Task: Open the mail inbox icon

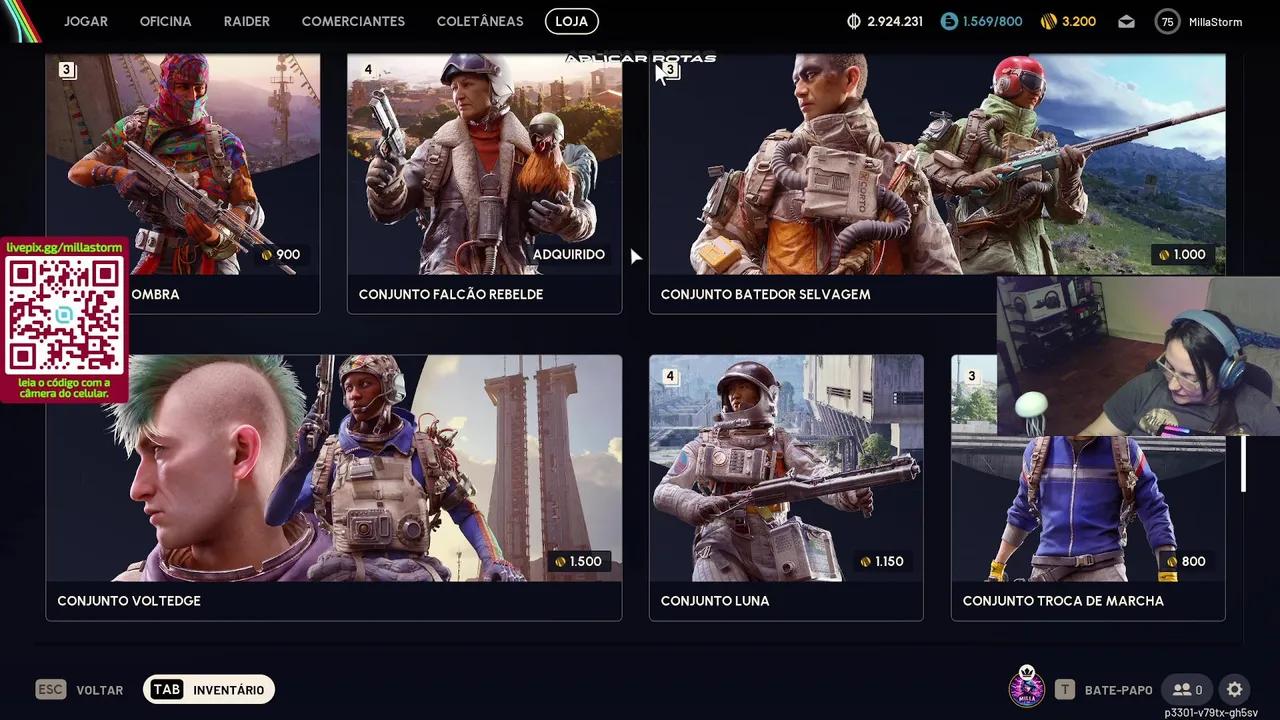Action: (1127, 21)
